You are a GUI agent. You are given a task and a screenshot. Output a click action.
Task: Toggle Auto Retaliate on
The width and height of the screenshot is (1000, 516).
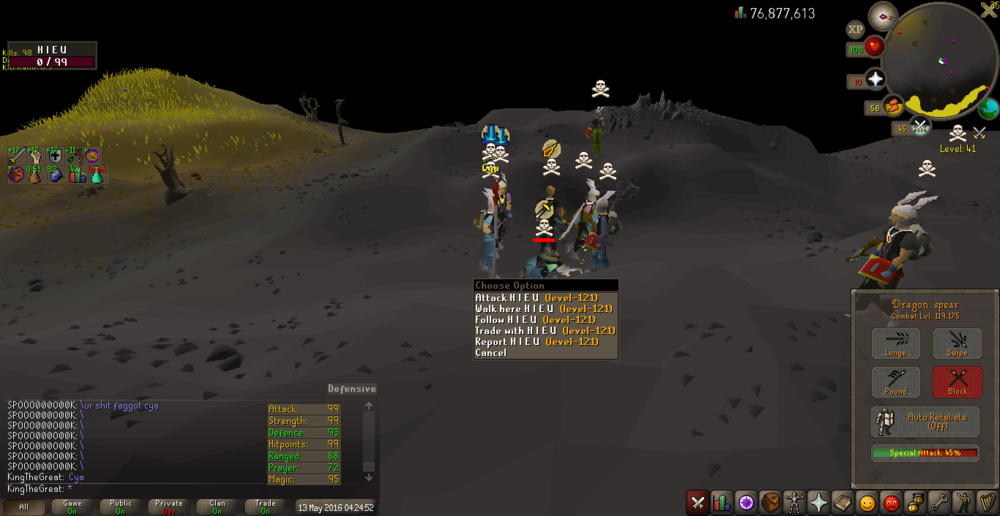[x=925, y=421]
